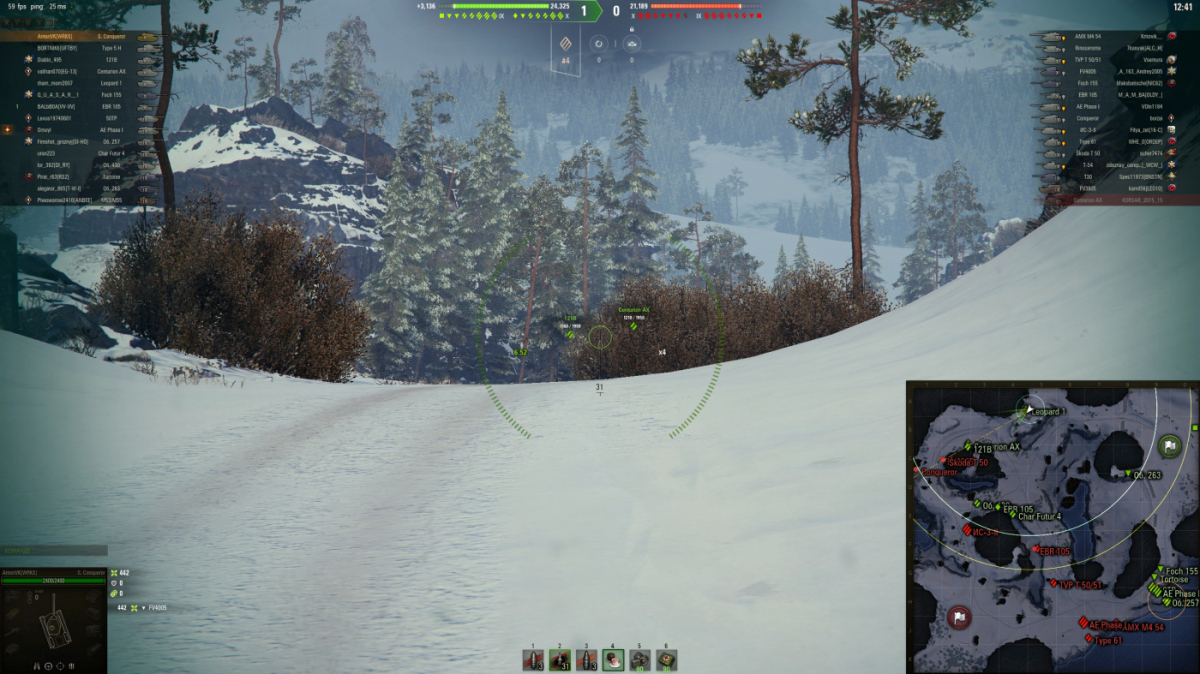The width and height of the screenshot is (1200, 674).
Task: Click the green allied base flag on minimap
Action: 1169,446
